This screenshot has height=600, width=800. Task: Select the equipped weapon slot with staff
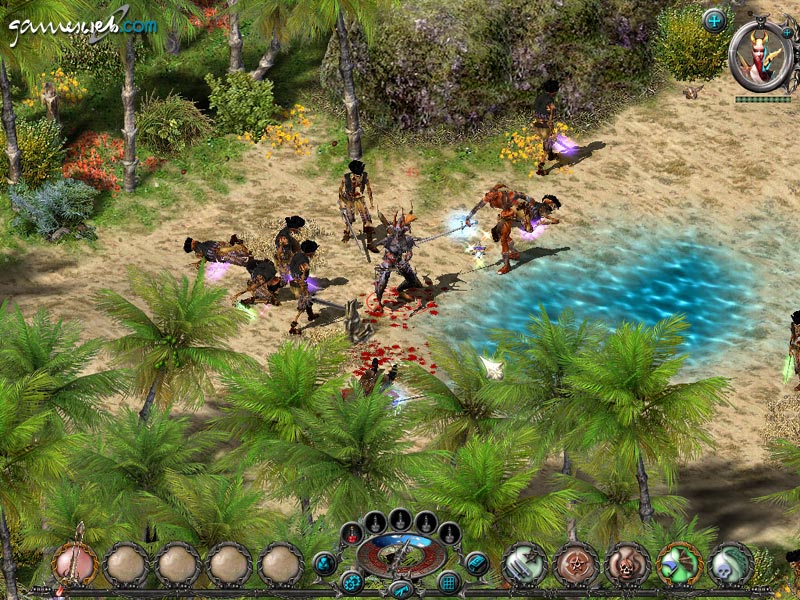[x=75, y=564]
